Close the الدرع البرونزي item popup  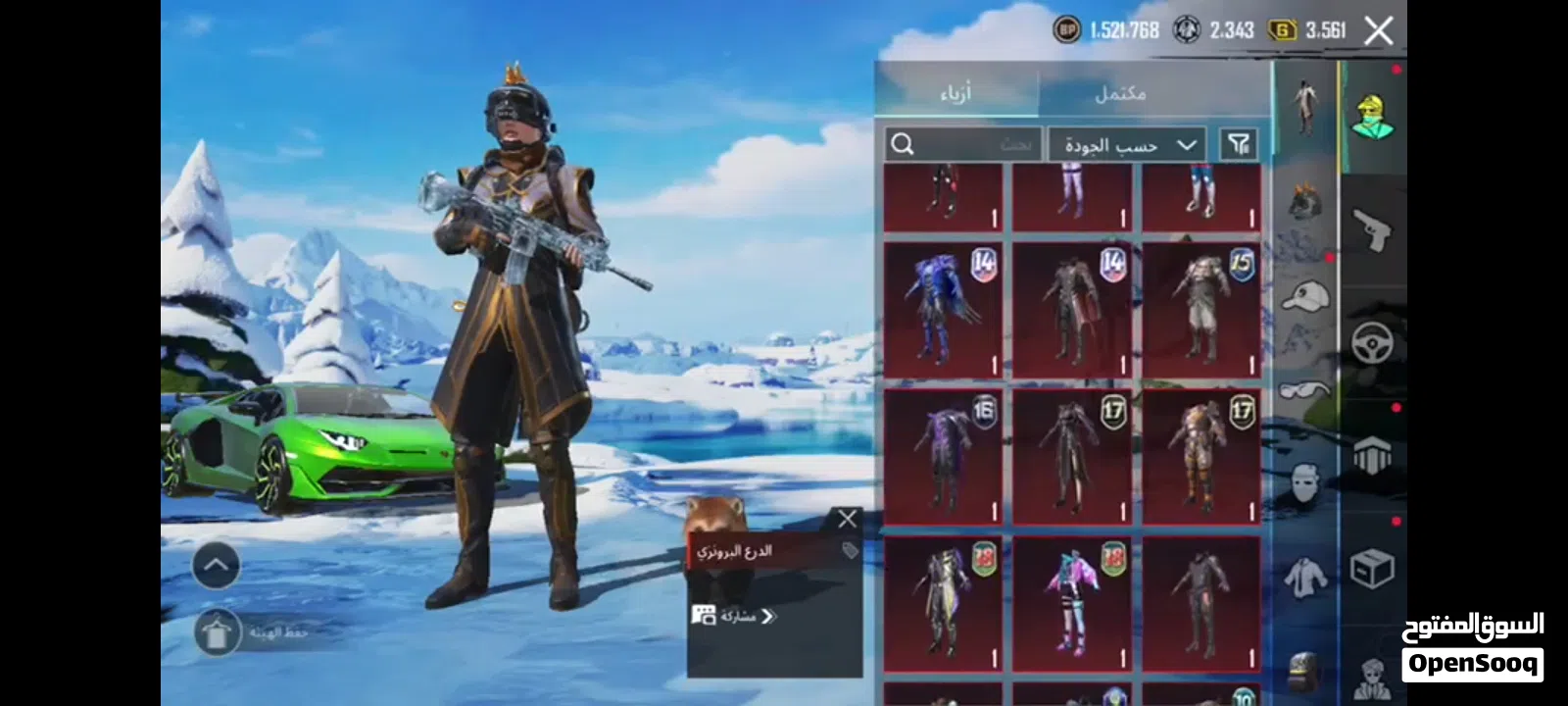[x=847, y=519]
